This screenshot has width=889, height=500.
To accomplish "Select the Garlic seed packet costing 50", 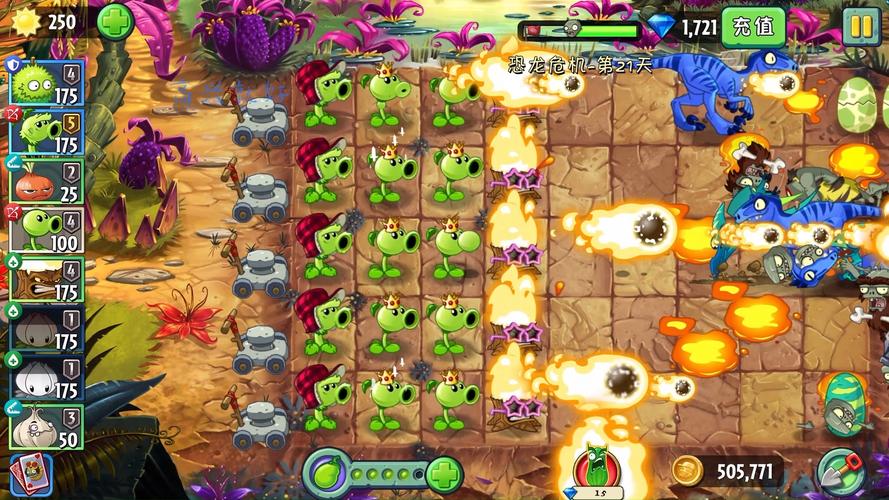I will point(45,425).
